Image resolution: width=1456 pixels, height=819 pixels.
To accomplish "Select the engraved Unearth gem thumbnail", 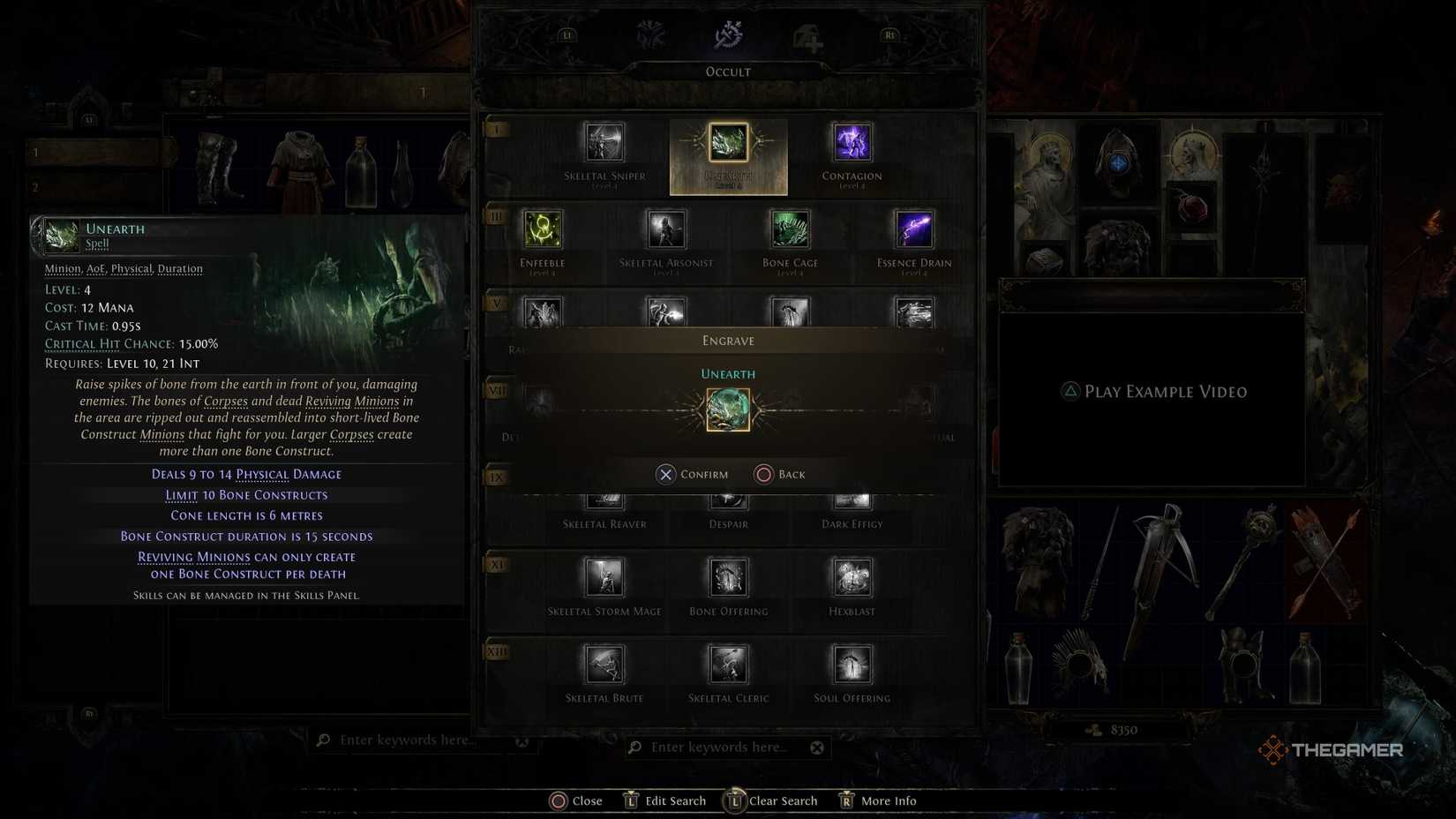I will click(x=727, y=410).
